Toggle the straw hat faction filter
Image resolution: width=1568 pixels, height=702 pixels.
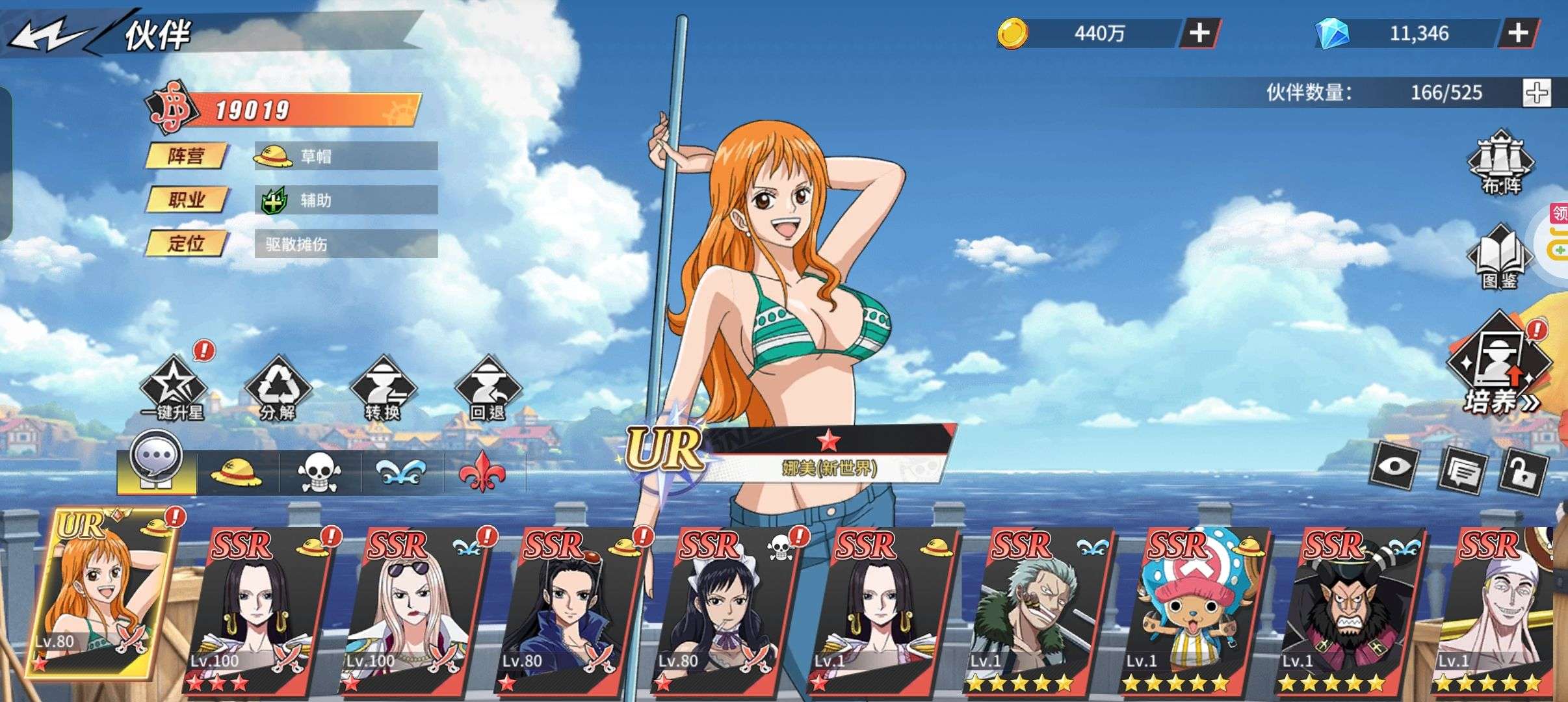tap(239, 471)
